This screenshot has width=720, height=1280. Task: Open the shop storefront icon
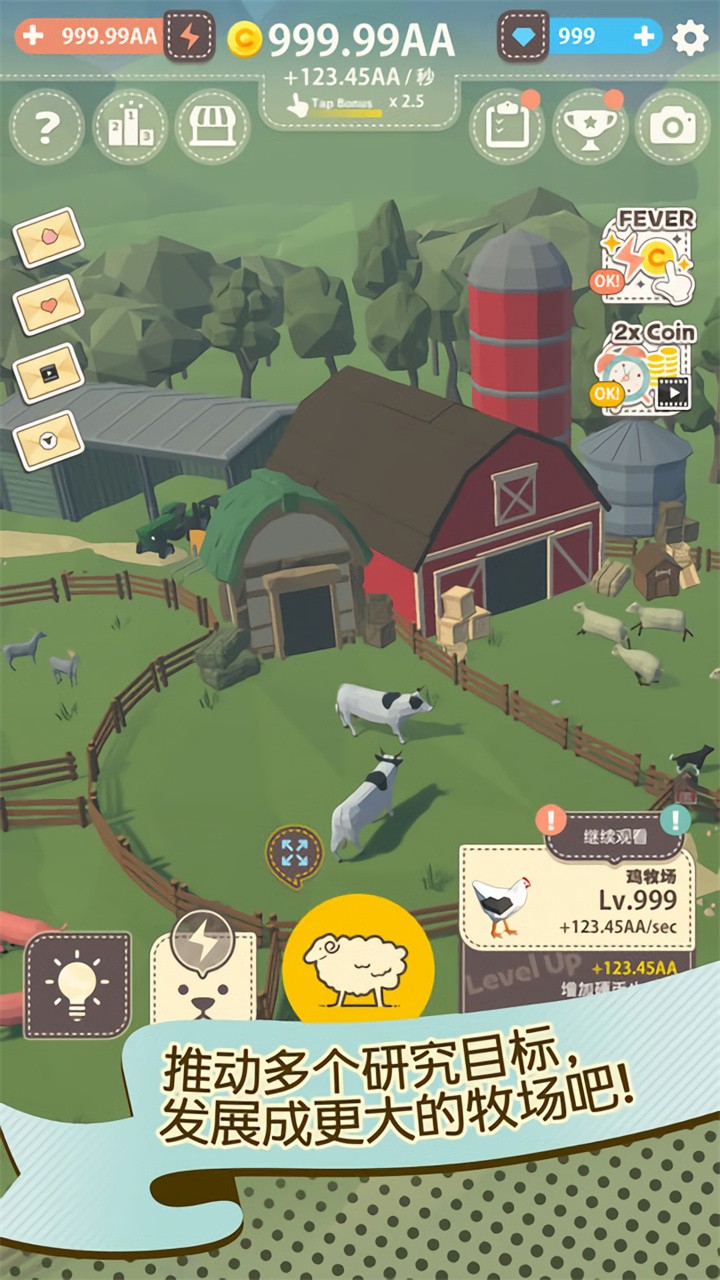(212, 127)
